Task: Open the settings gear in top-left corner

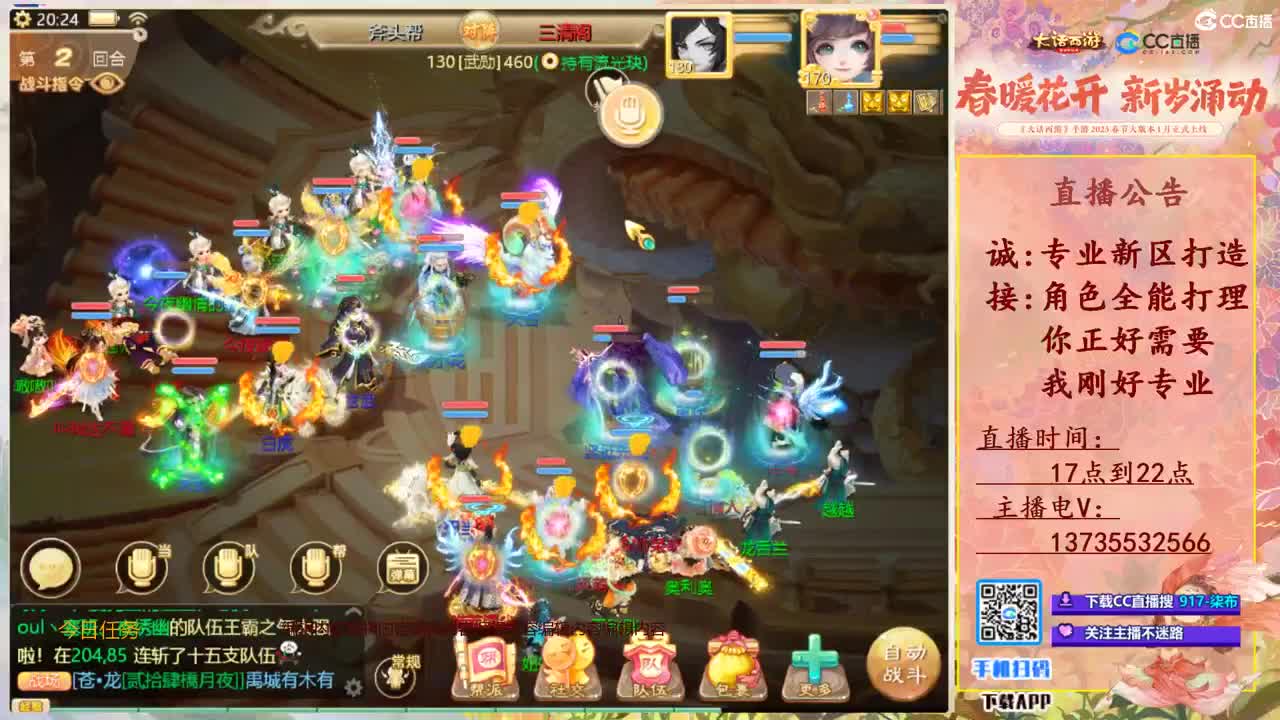Action: [23, 18]
